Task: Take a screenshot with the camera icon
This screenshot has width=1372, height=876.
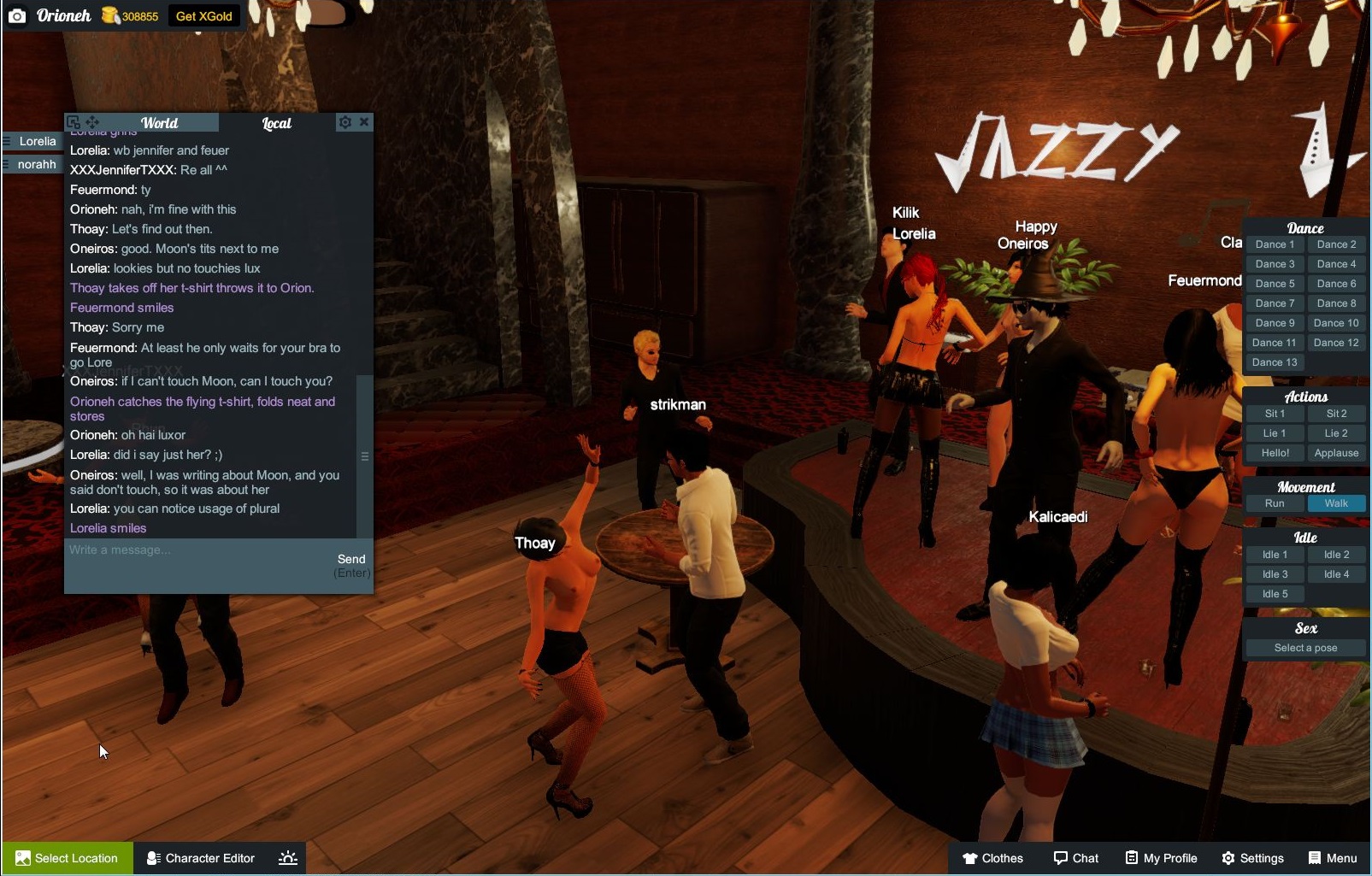Action: point(17,15)
